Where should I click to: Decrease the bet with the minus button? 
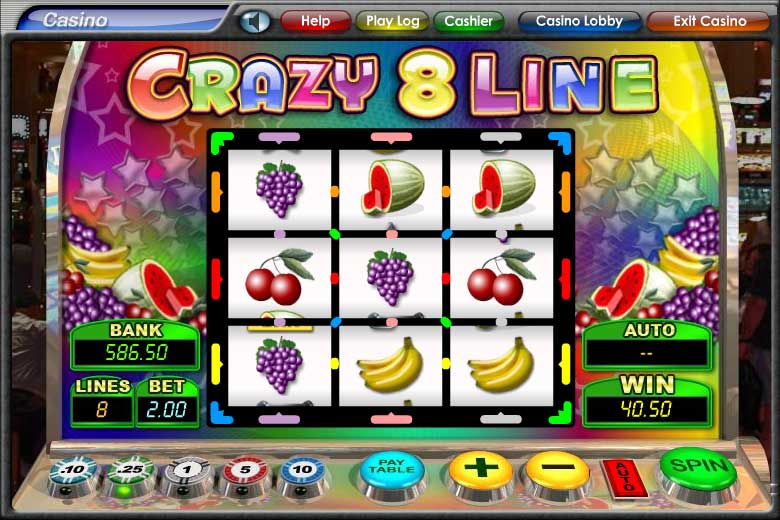(557, 468)
